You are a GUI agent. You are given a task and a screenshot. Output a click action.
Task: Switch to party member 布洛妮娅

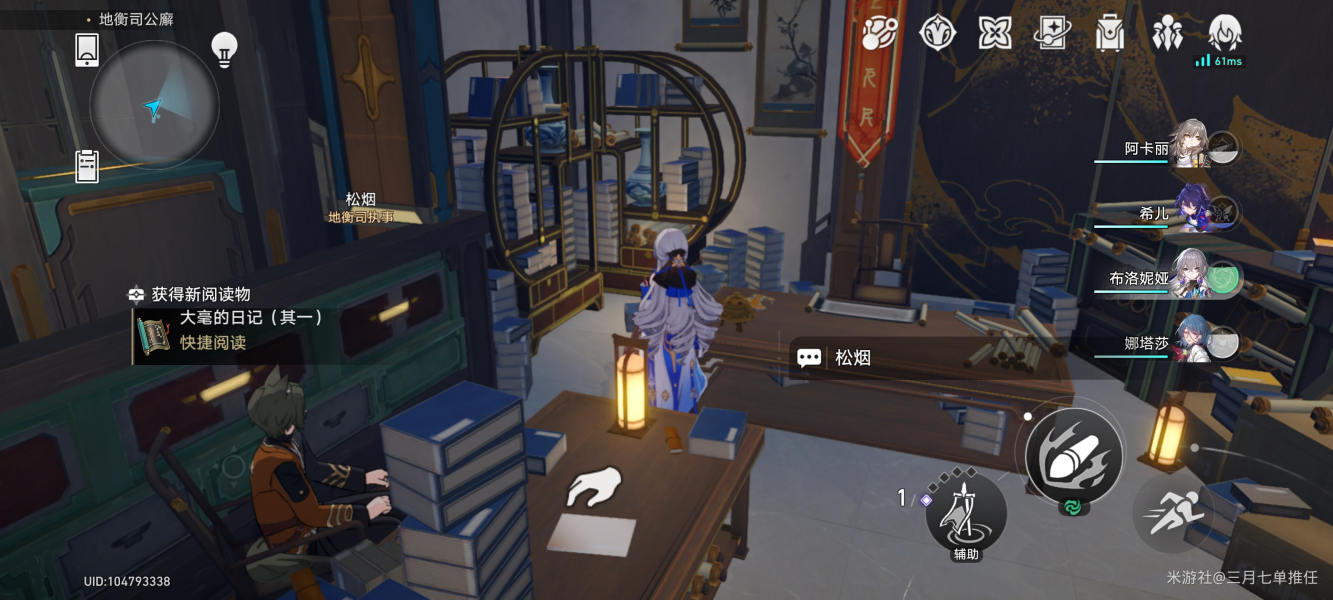point(1190,278)
